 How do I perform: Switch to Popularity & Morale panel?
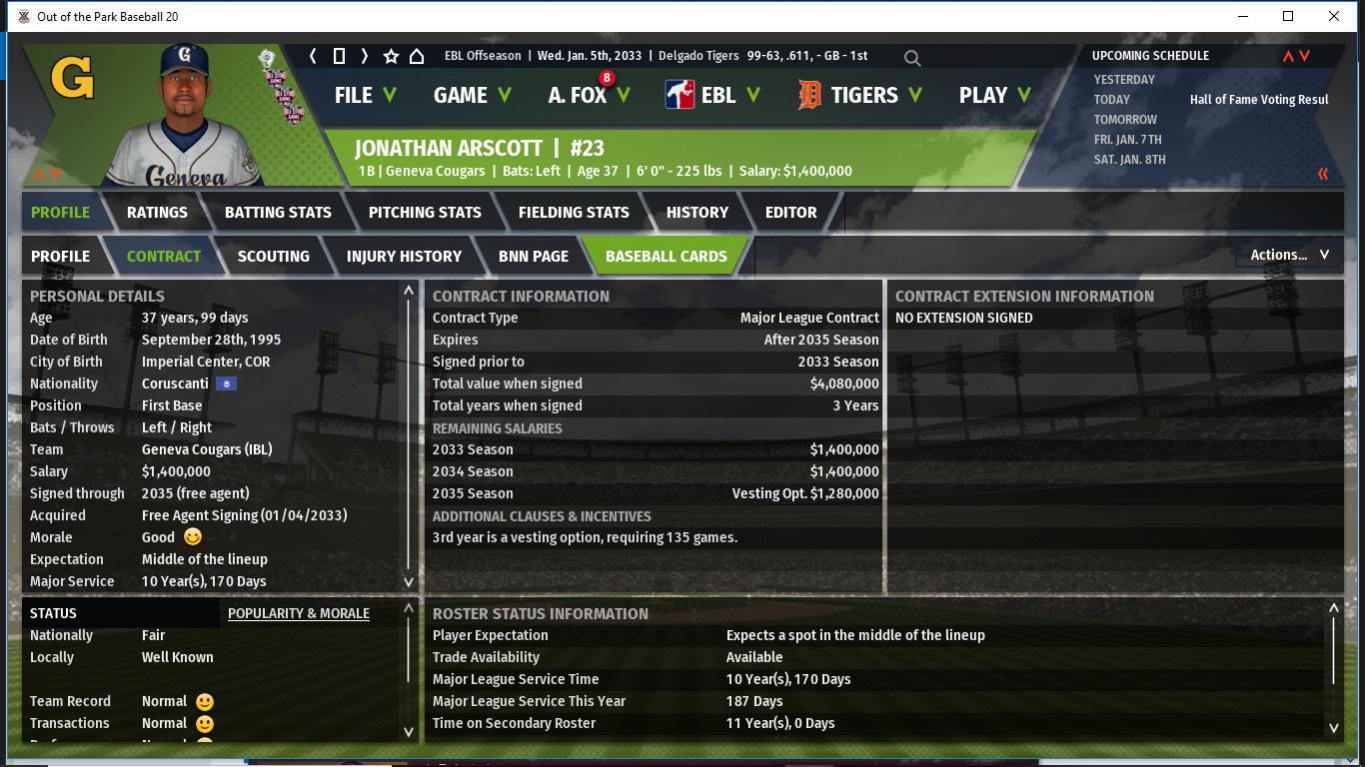[x=298, y=613]
